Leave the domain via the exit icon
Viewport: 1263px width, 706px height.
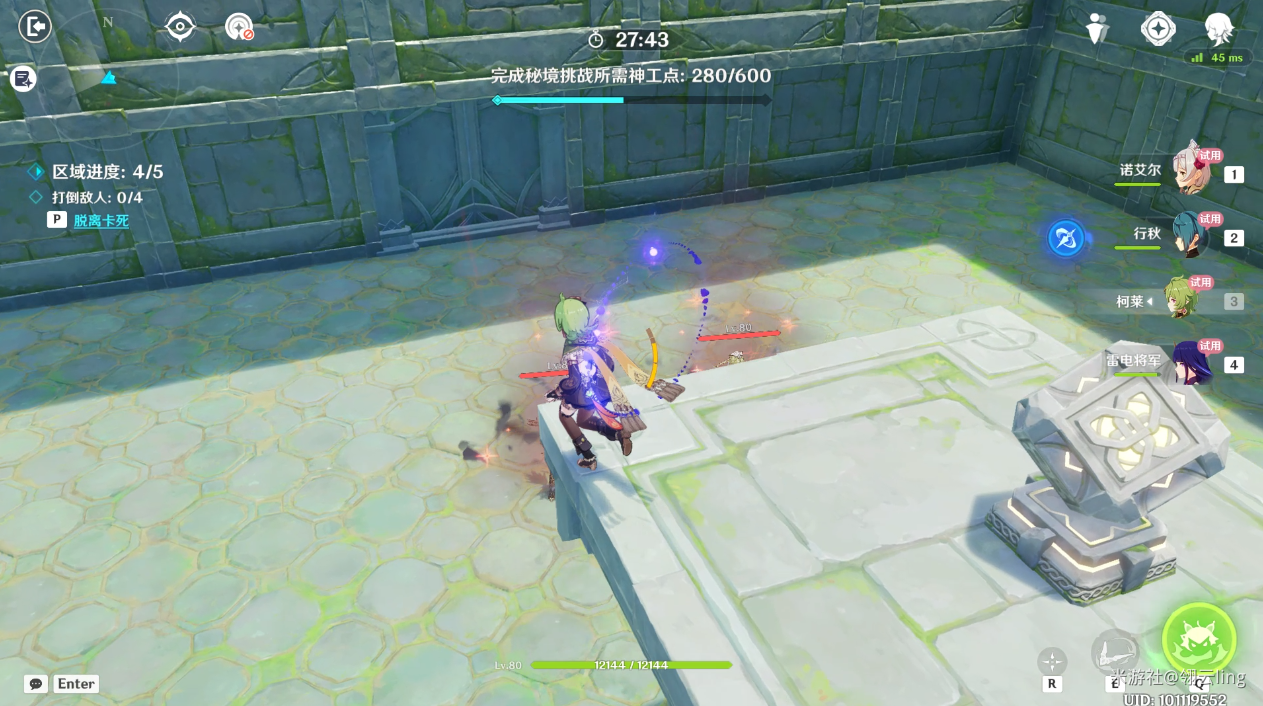coord(35,27)
